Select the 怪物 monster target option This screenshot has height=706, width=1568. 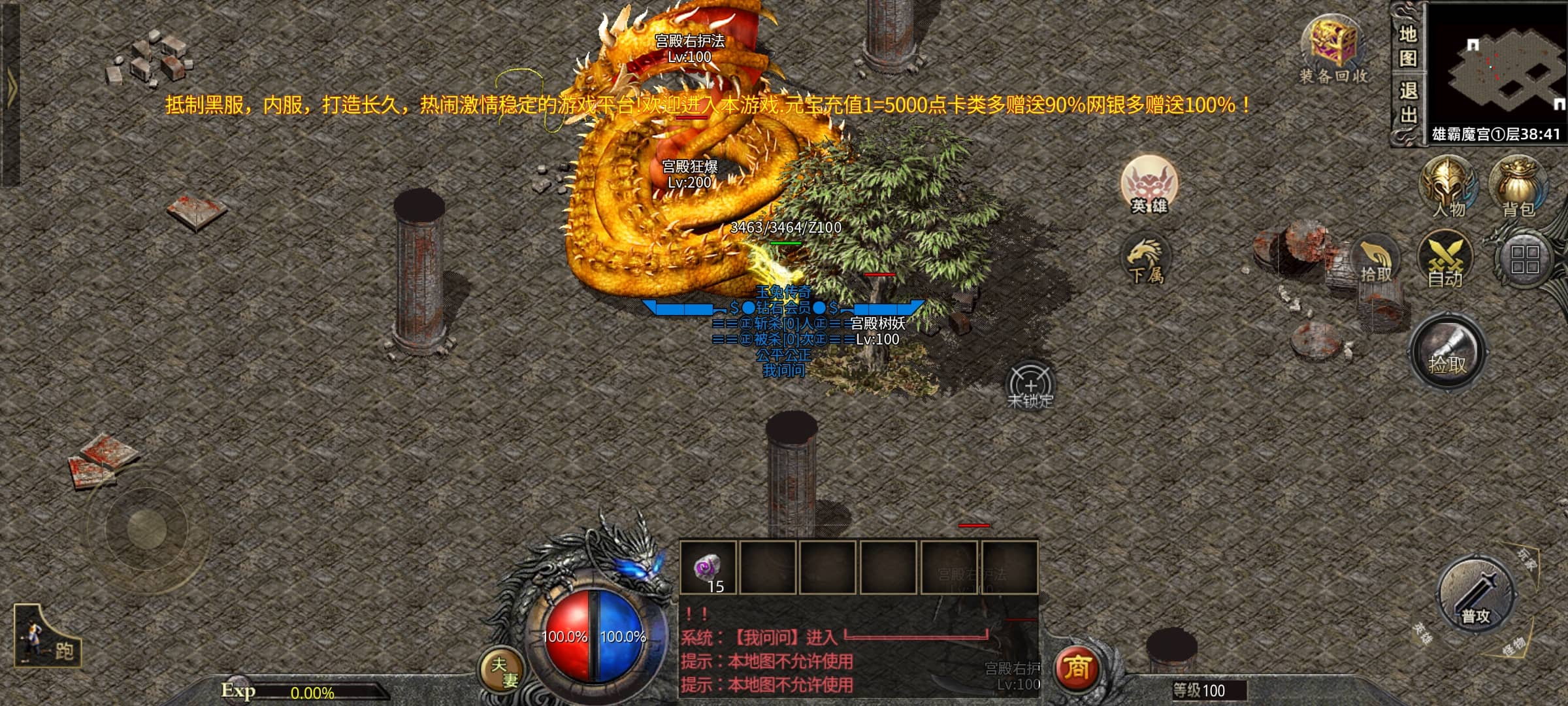tap(1513, 647)
